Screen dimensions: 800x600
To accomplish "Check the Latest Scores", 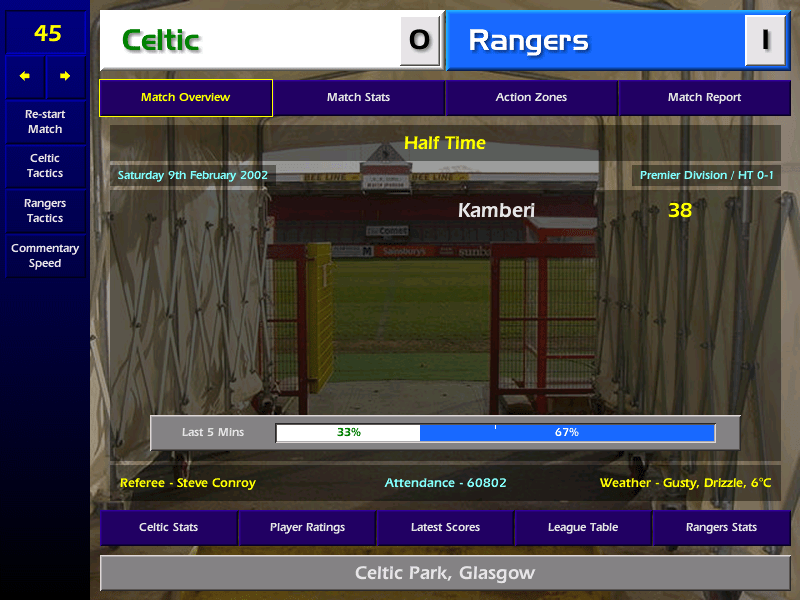I will click(445, 528).
